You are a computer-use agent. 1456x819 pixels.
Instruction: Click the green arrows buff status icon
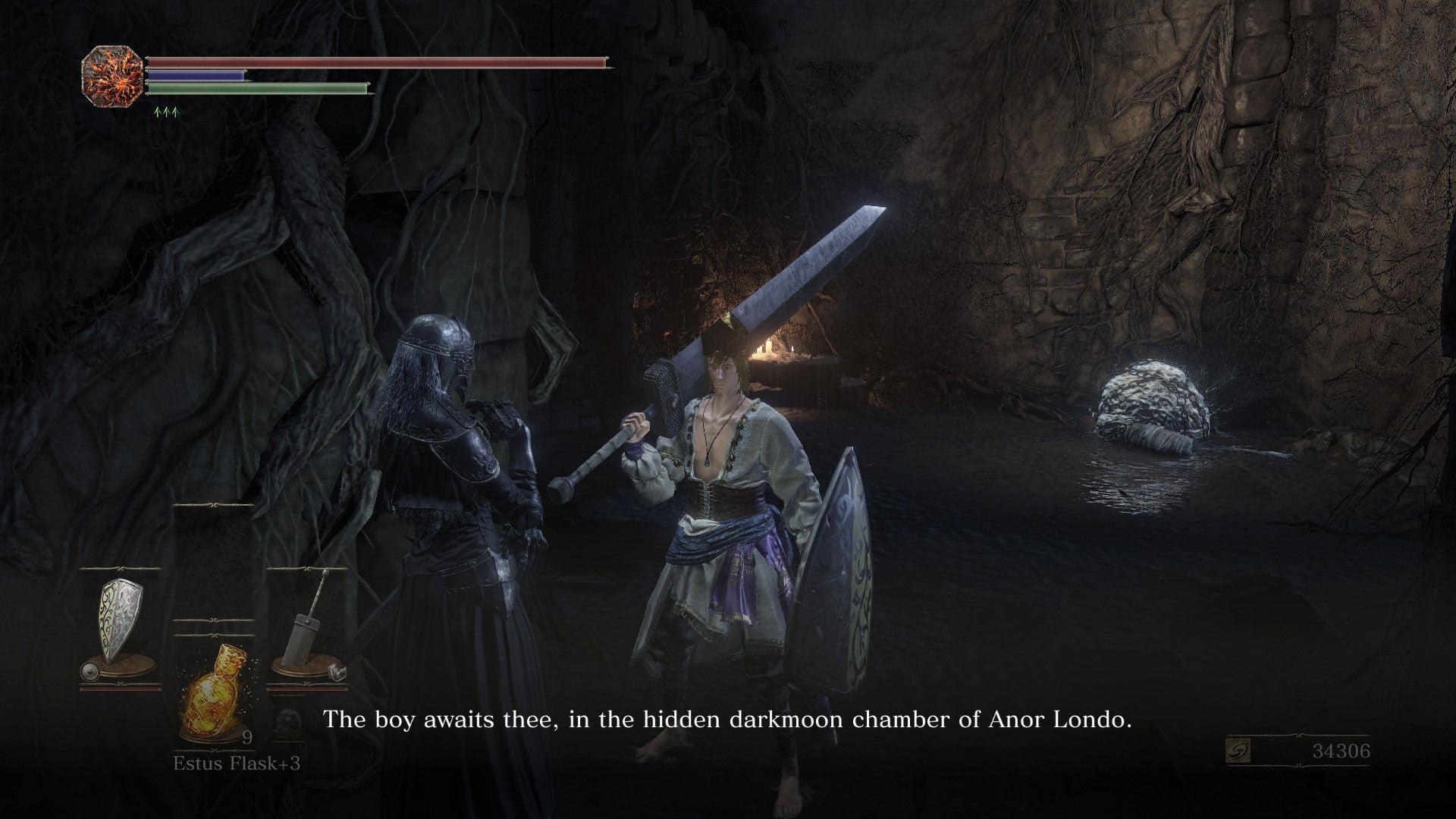(165, 112)
